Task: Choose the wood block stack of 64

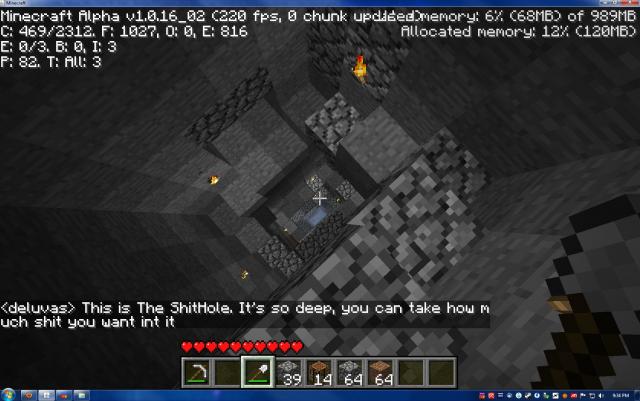Action: tap(382, 372)
